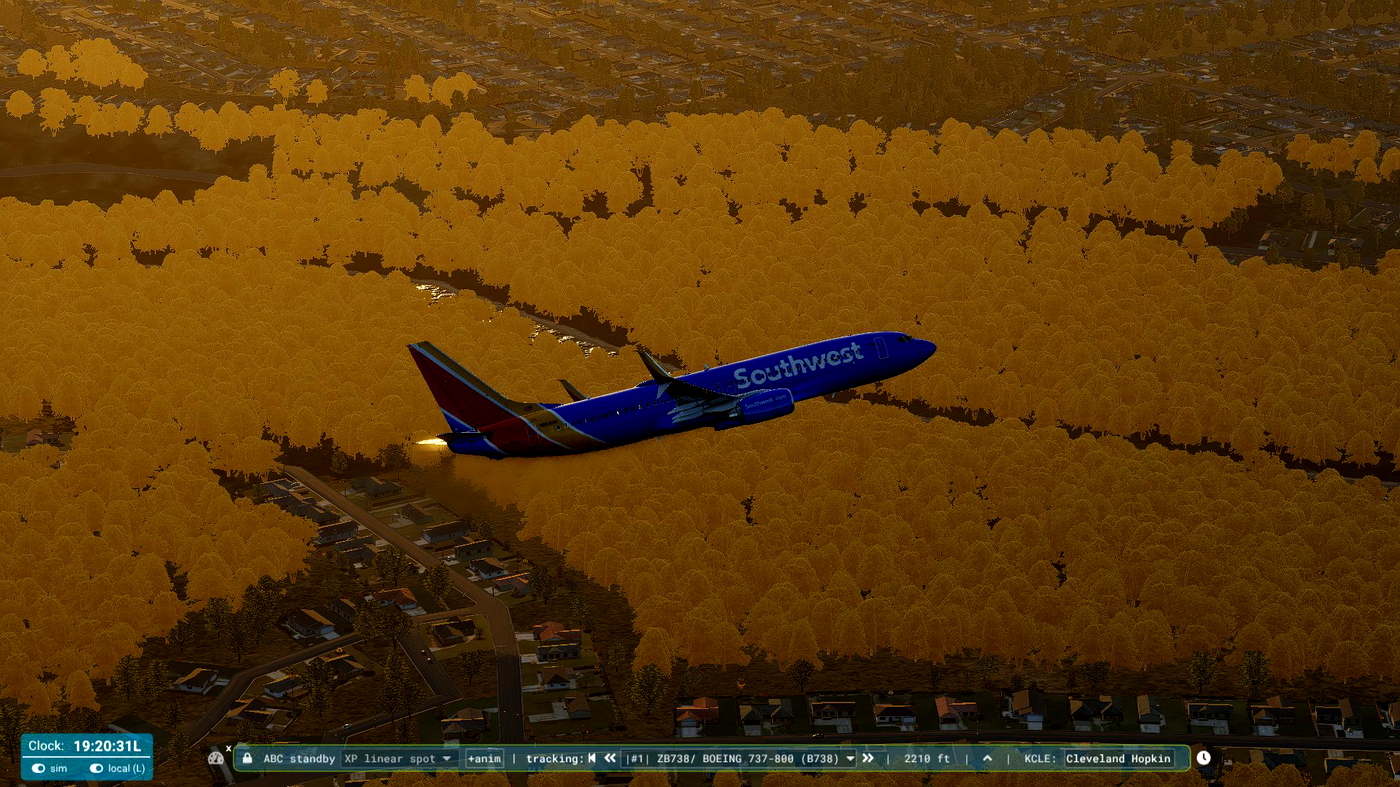Switch to previous aircraft with the double-left chevrons

coord(610,758)
